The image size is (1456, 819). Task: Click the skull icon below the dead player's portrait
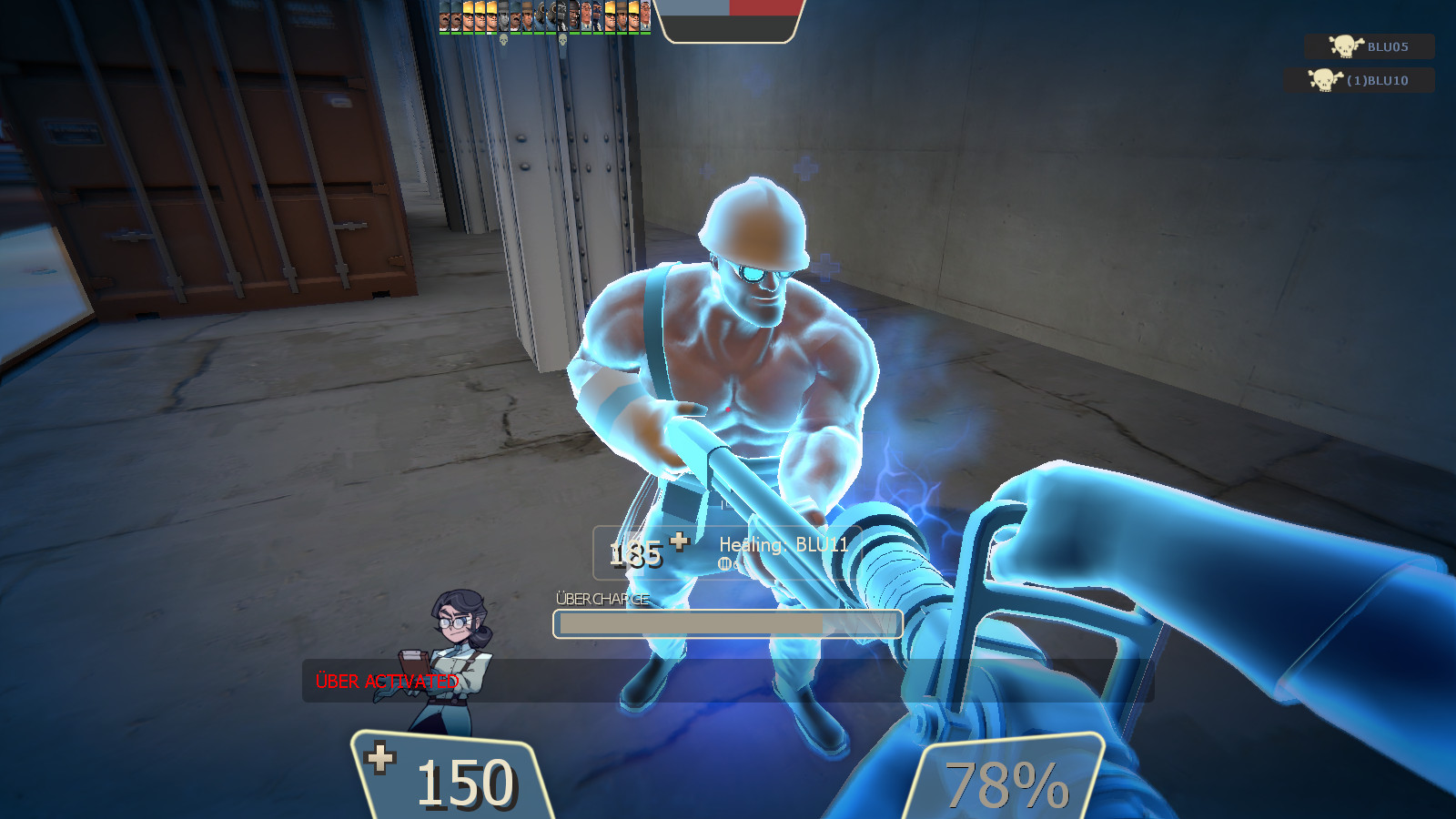coord(503,40)
